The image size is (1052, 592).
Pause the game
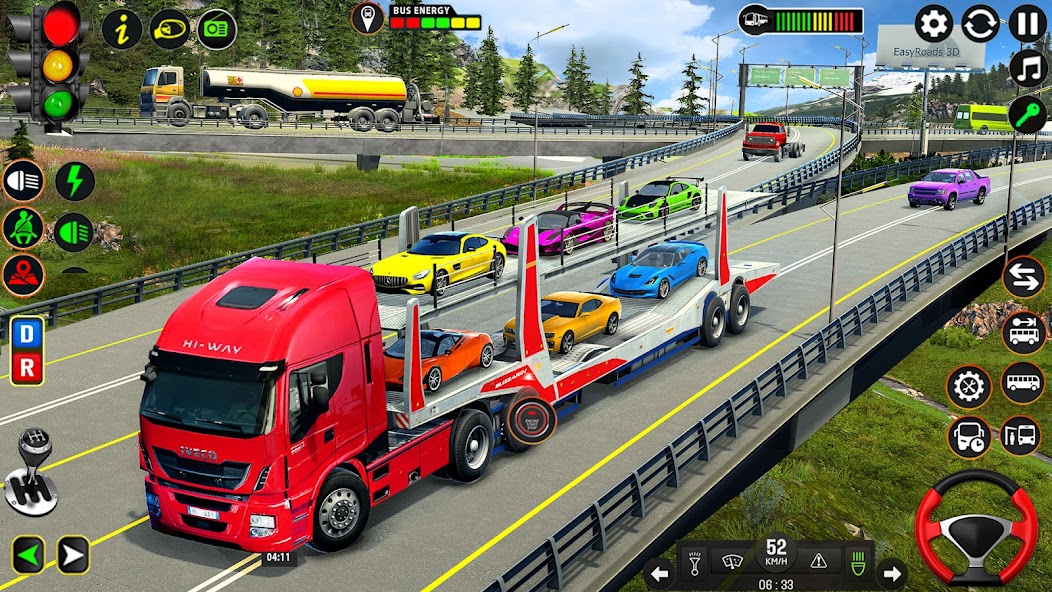(x=1027, y=23)
